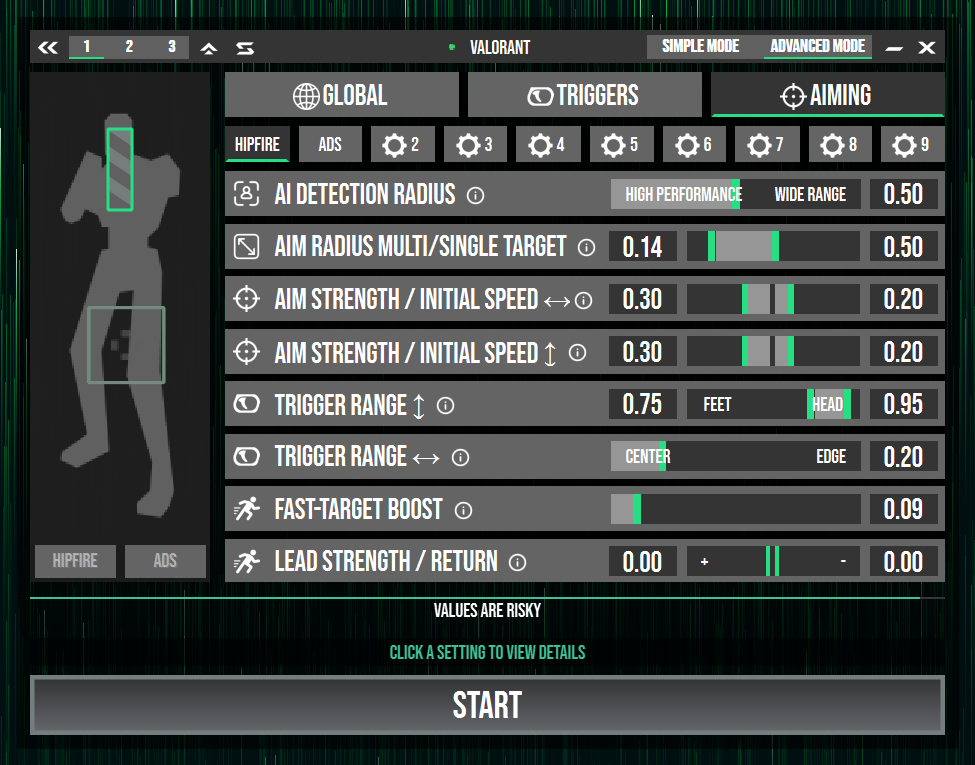Open the gear tab numbered 5
975x765 pixels.
click(619, 145)
